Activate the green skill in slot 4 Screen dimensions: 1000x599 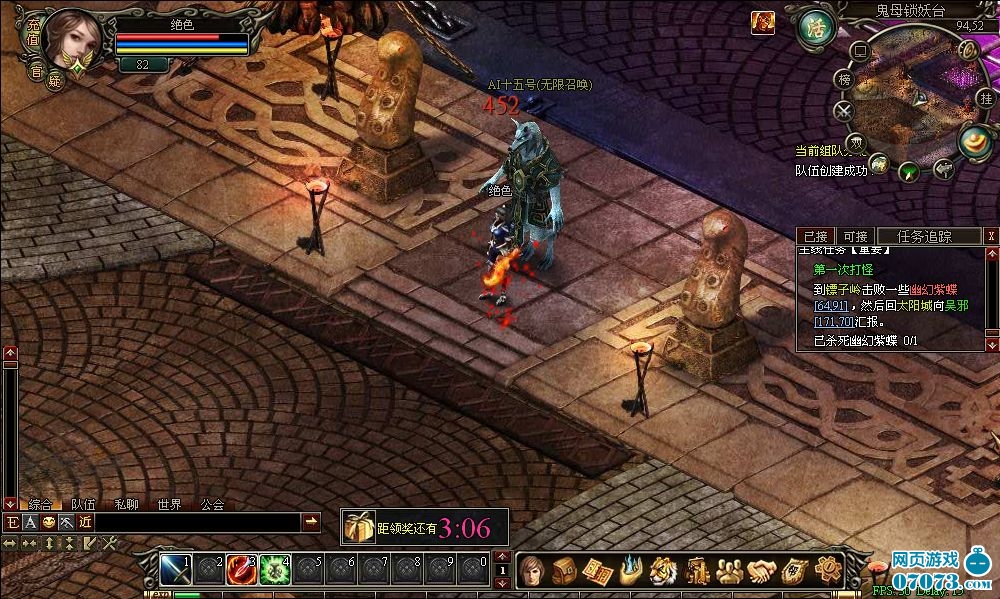[x=273, y=569]
